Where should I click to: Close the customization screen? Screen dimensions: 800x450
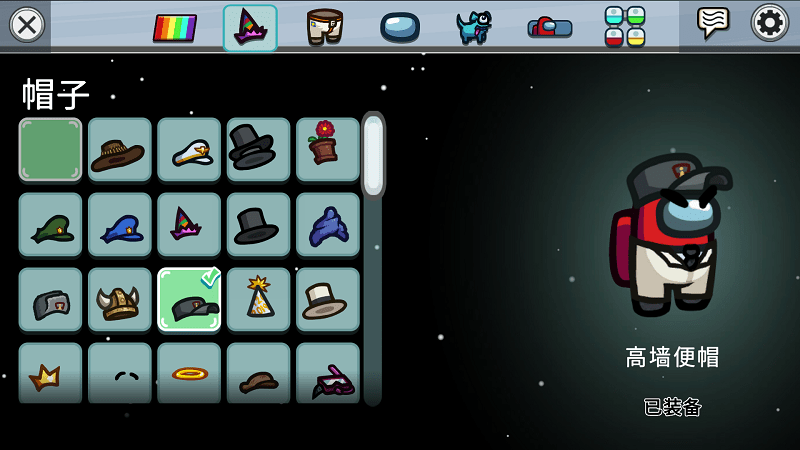point(26,24)
